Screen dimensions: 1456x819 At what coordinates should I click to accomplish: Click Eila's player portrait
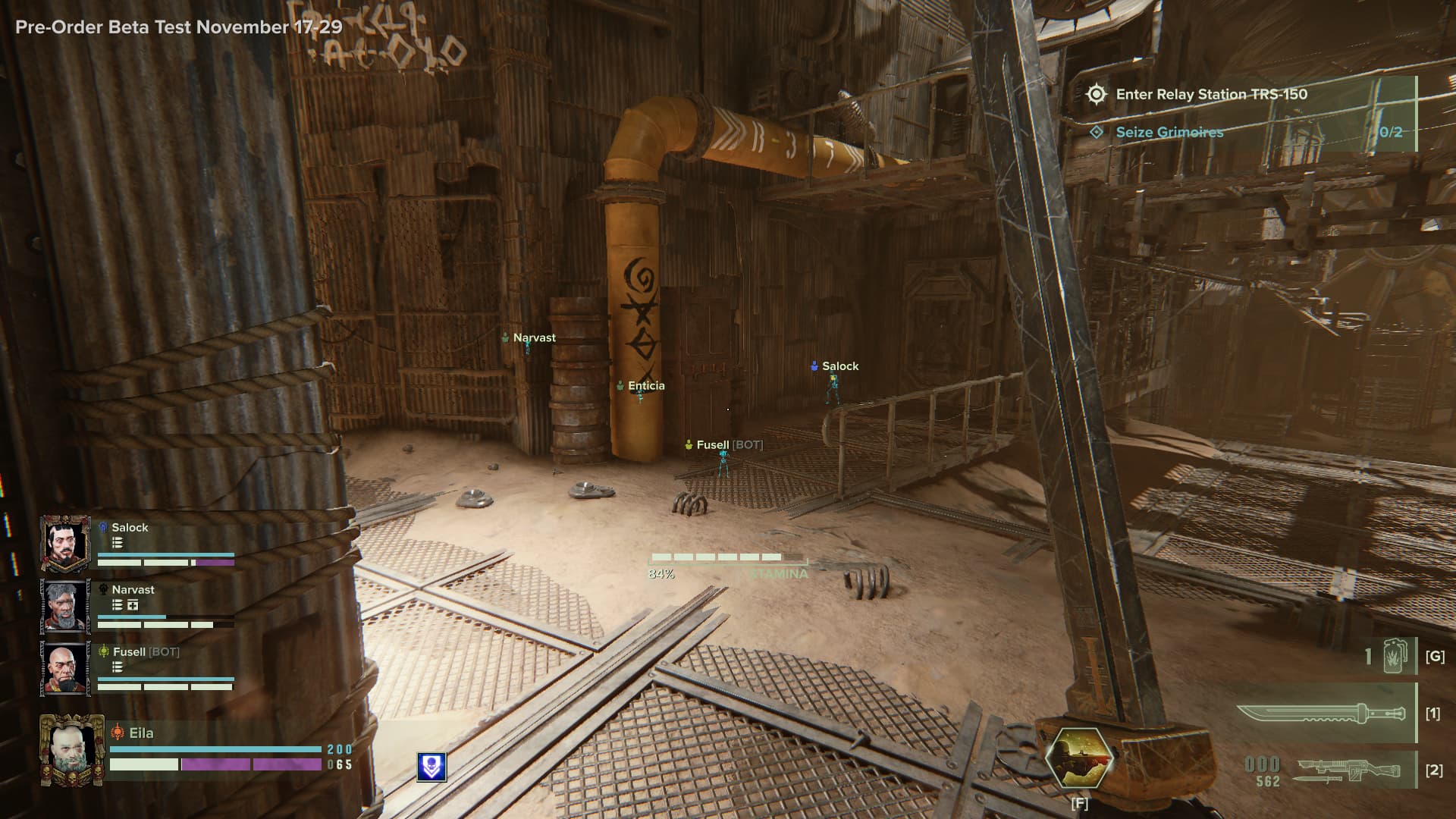[72, 749]
